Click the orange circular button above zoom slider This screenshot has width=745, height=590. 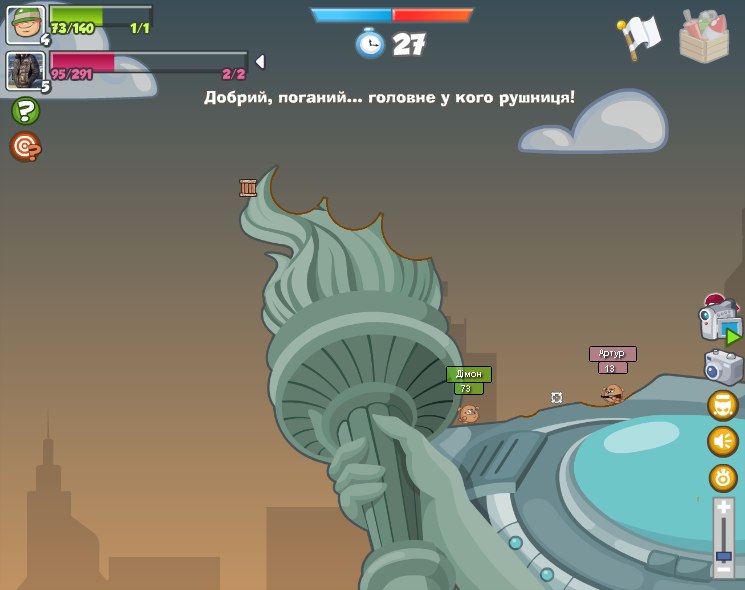723,477
